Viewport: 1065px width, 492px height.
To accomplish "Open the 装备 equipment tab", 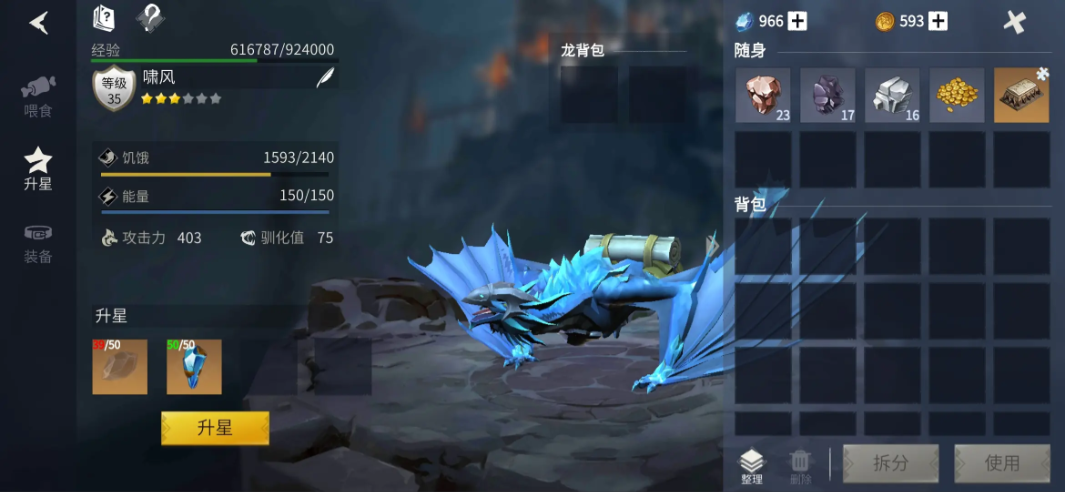I will pyautogui.click(x=38, y=243).
